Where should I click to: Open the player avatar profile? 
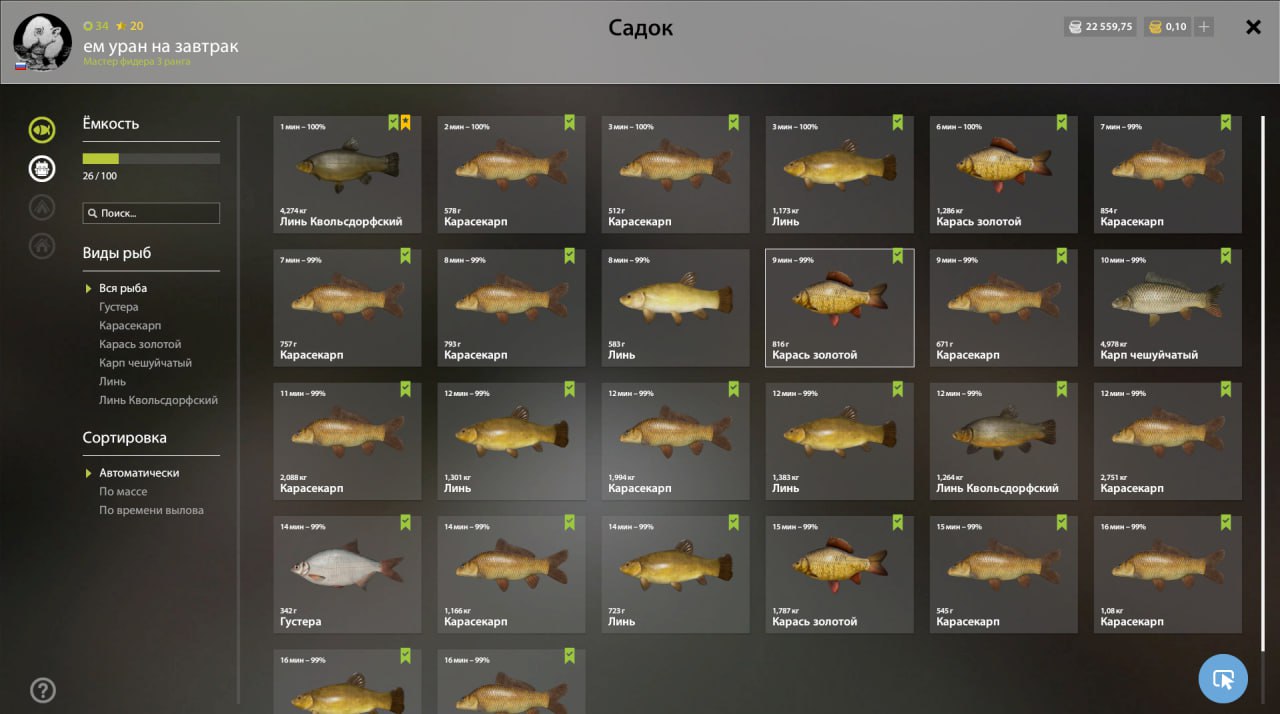point(42,42)
